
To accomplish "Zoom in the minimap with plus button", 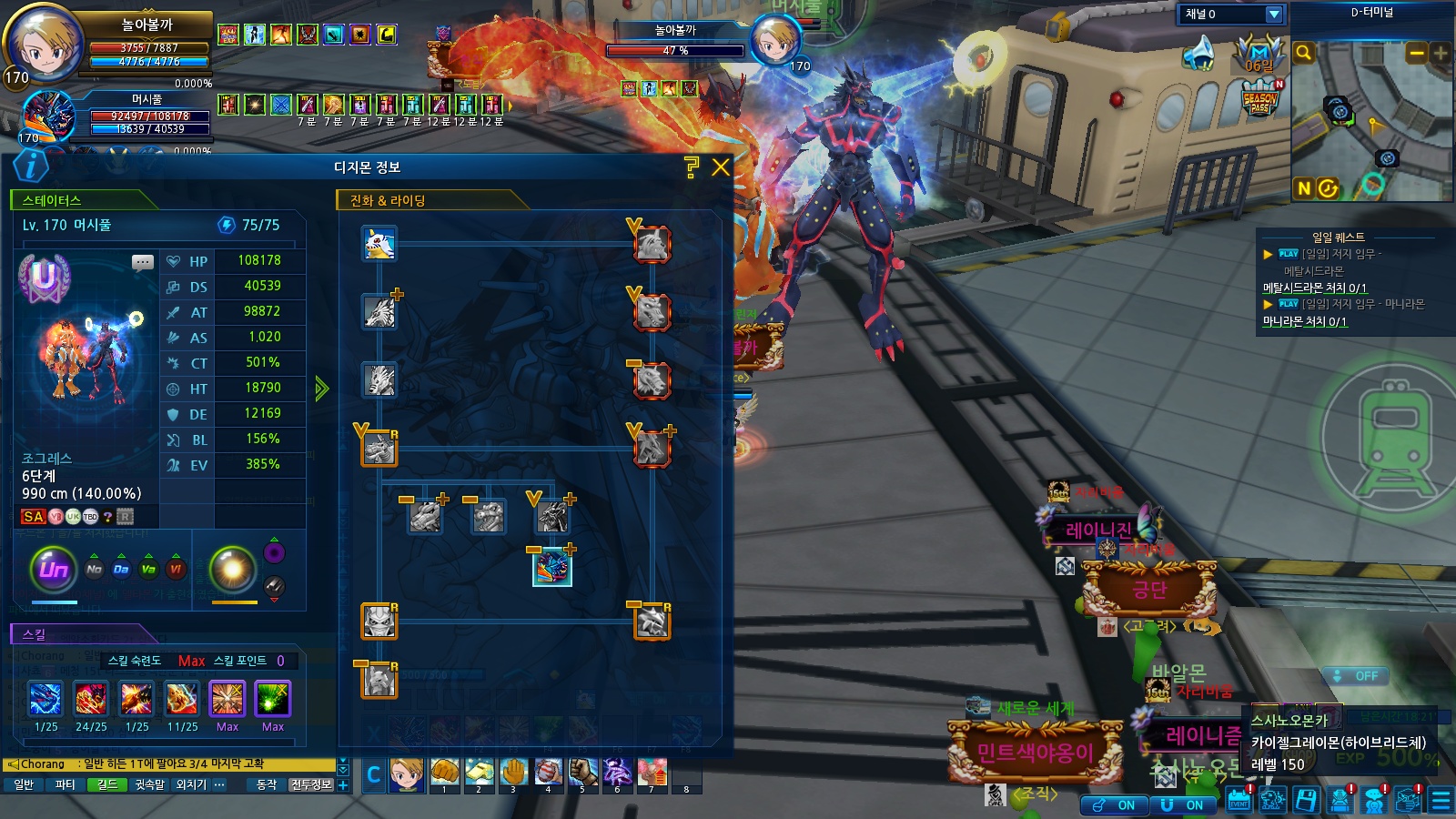I will 1441,54.
